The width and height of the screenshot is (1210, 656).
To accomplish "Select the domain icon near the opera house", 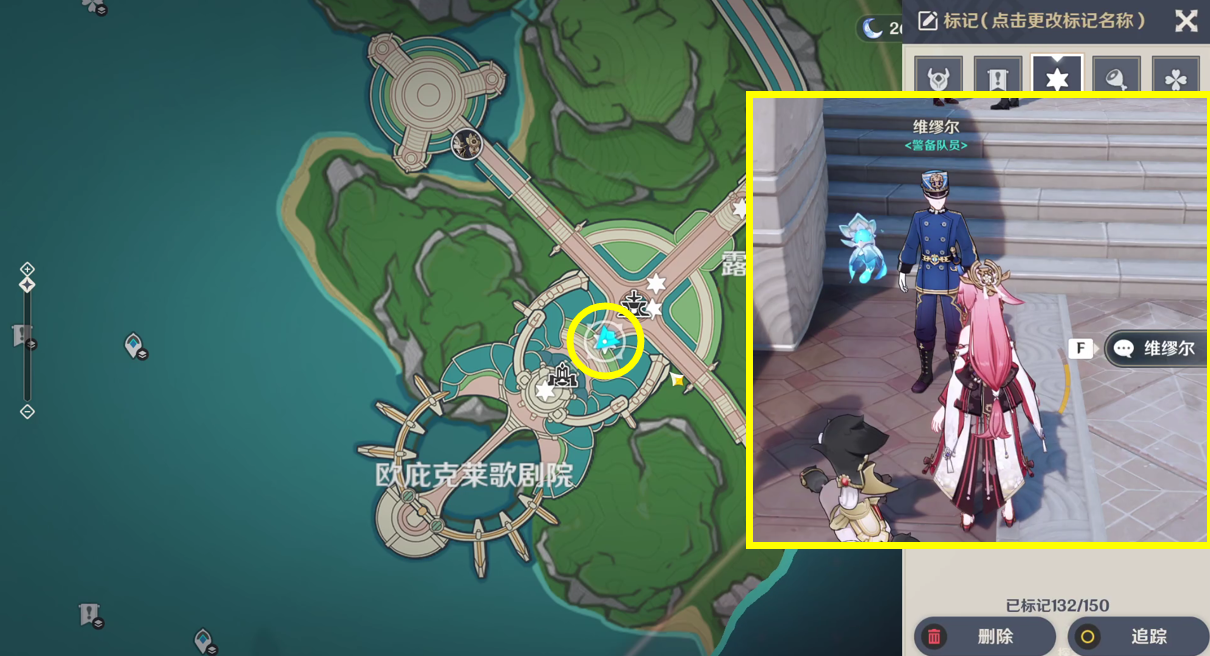I will click(565, 376).
